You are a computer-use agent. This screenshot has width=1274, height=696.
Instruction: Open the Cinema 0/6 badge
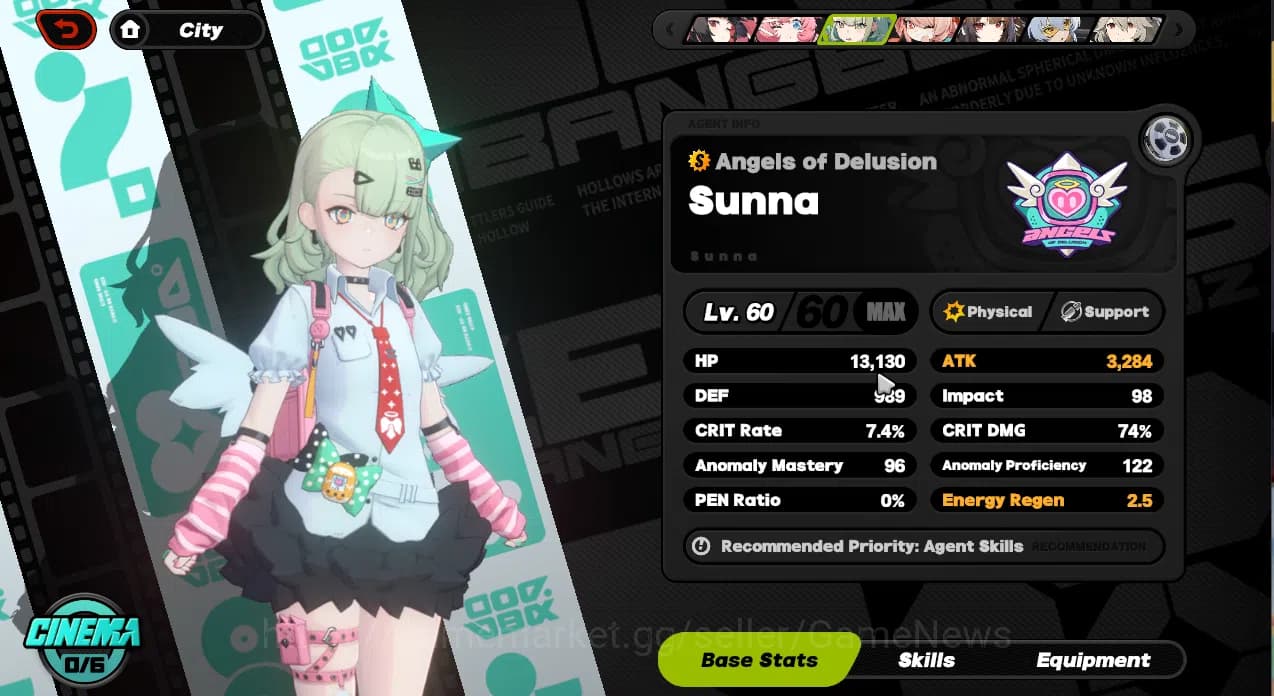tap(82, 641)
